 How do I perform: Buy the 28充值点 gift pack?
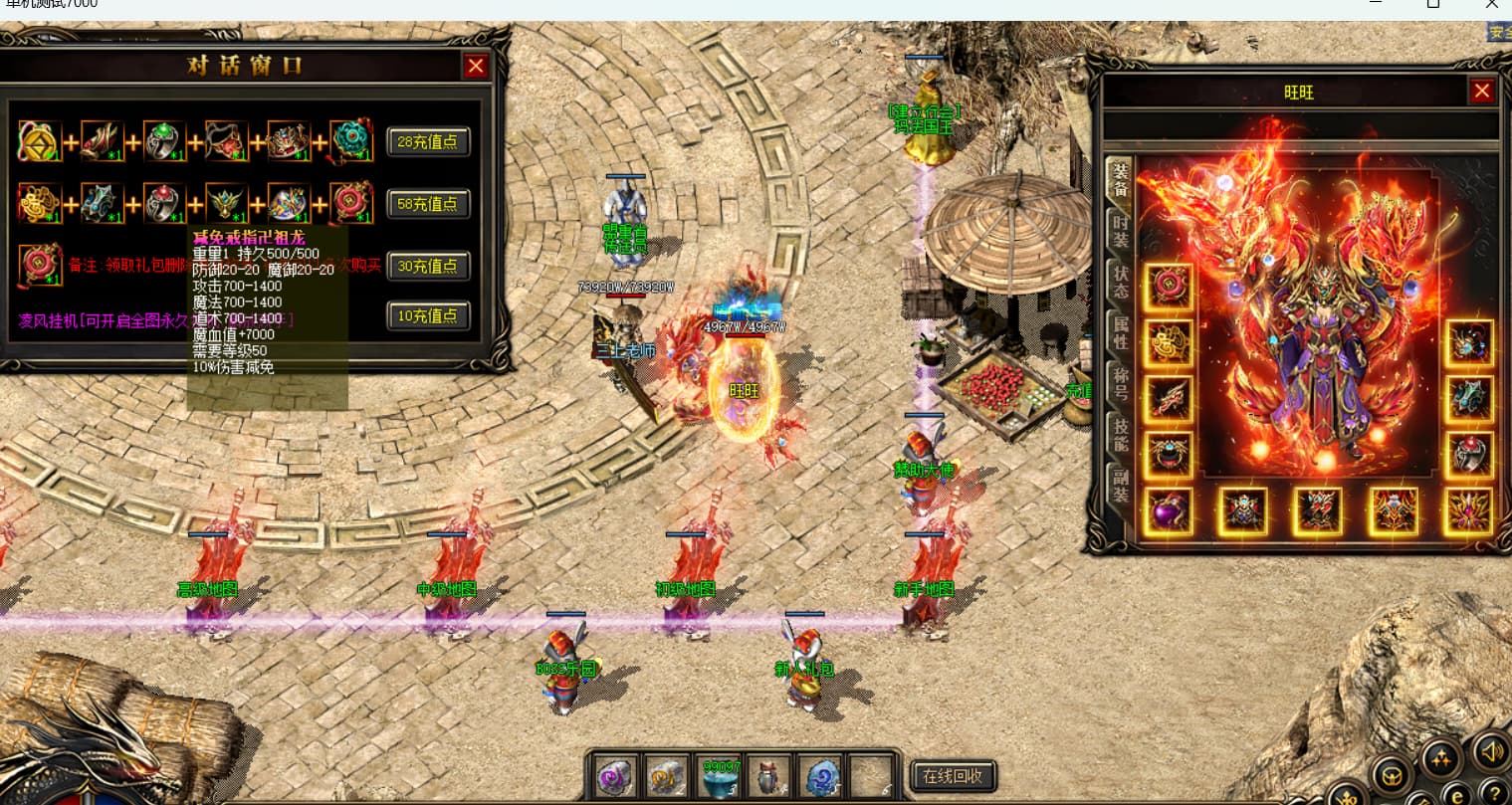click(428, 141)
